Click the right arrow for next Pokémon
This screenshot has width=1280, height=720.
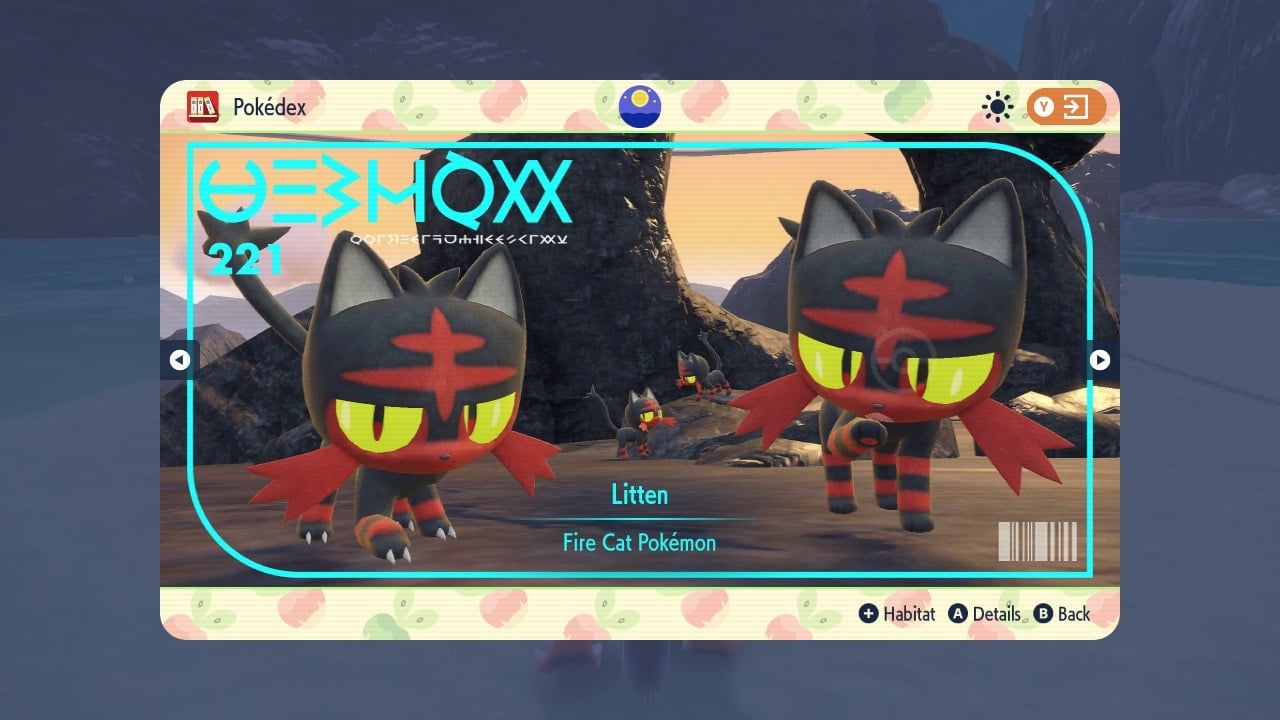click(1098, 360)
